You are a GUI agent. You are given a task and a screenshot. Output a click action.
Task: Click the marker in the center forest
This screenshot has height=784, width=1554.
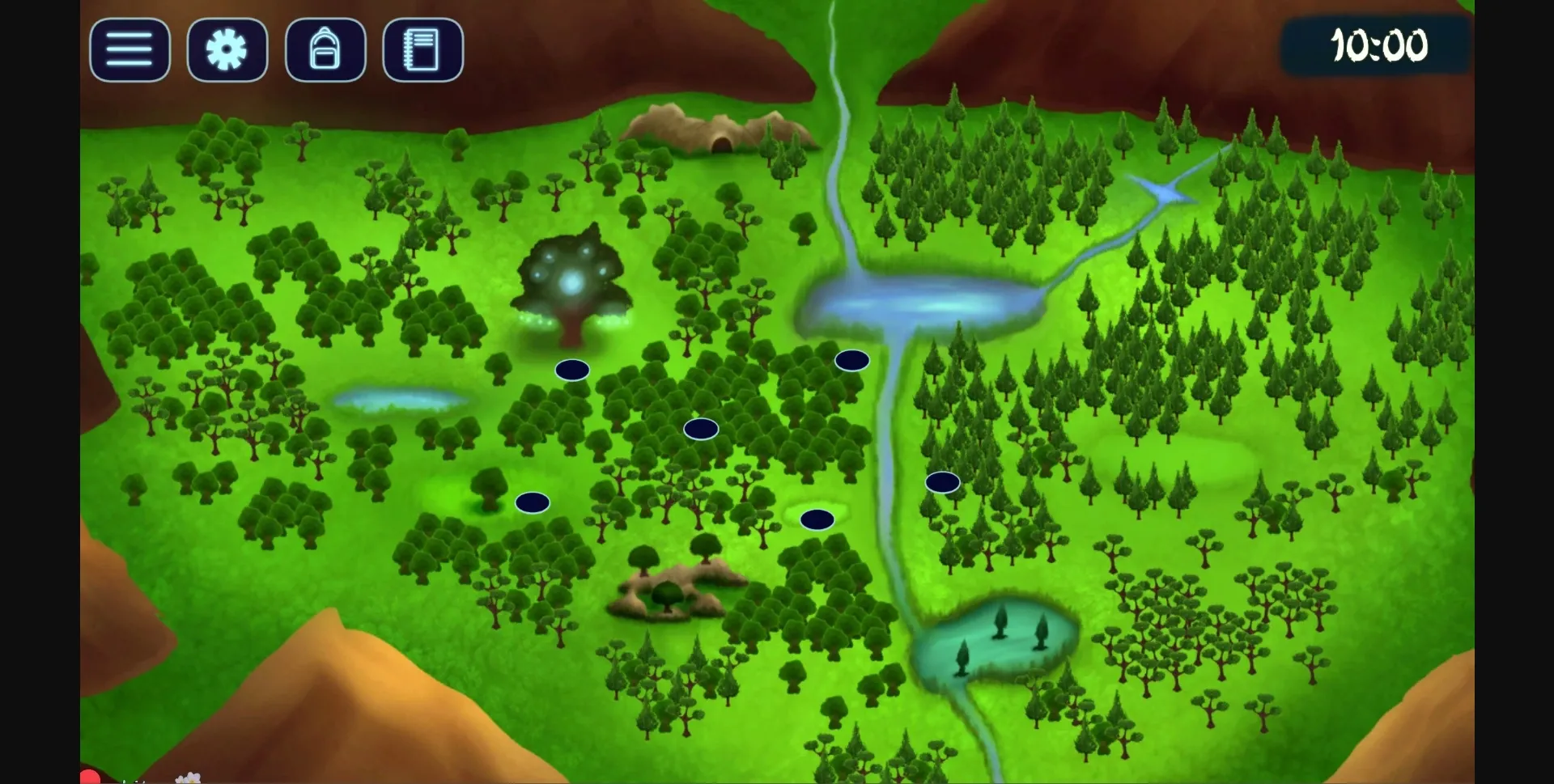pos(699,429)
